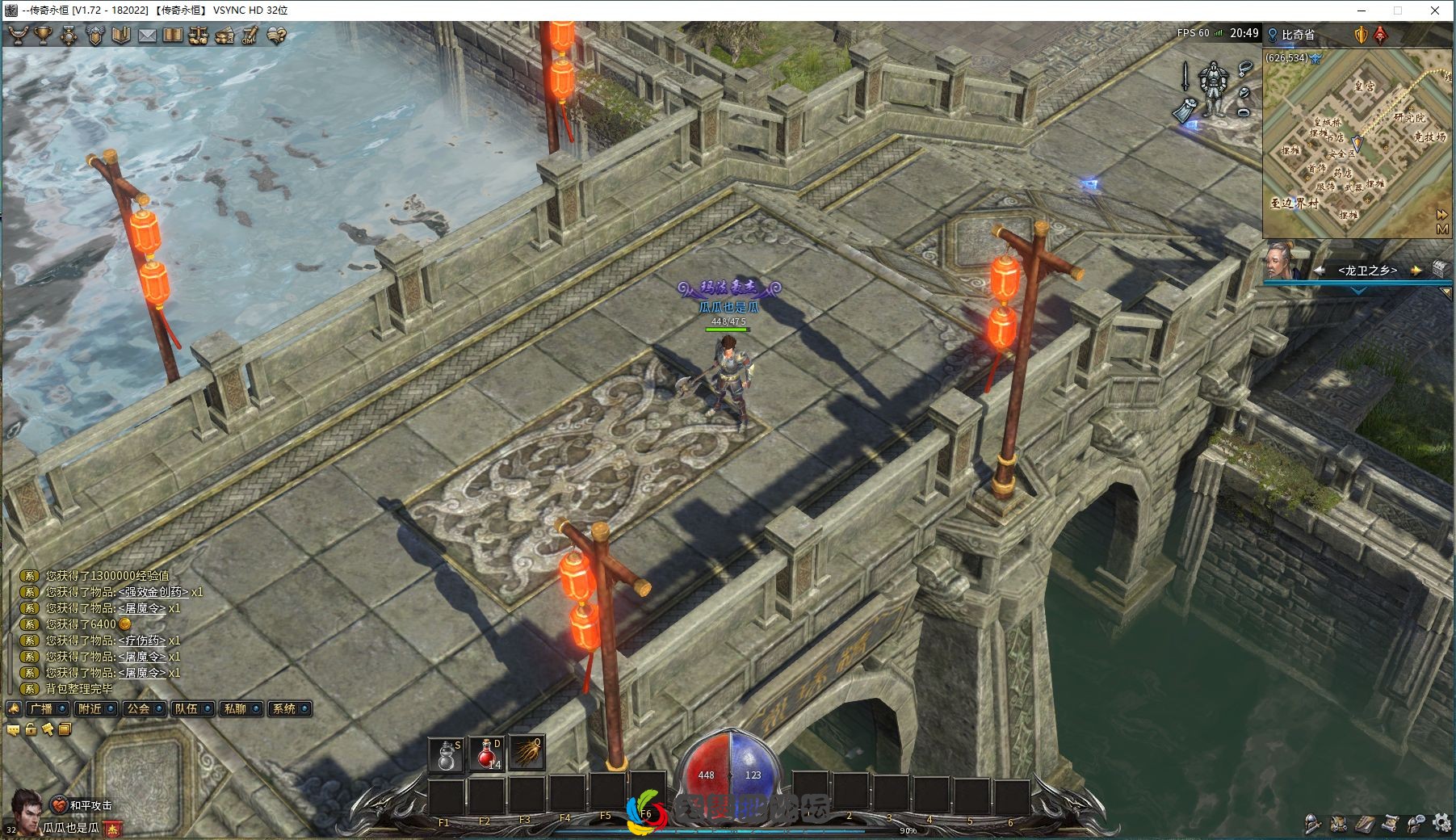Open the full map with M button
Viewport: 1456px width, 840px height.
tap(1442, 229)
